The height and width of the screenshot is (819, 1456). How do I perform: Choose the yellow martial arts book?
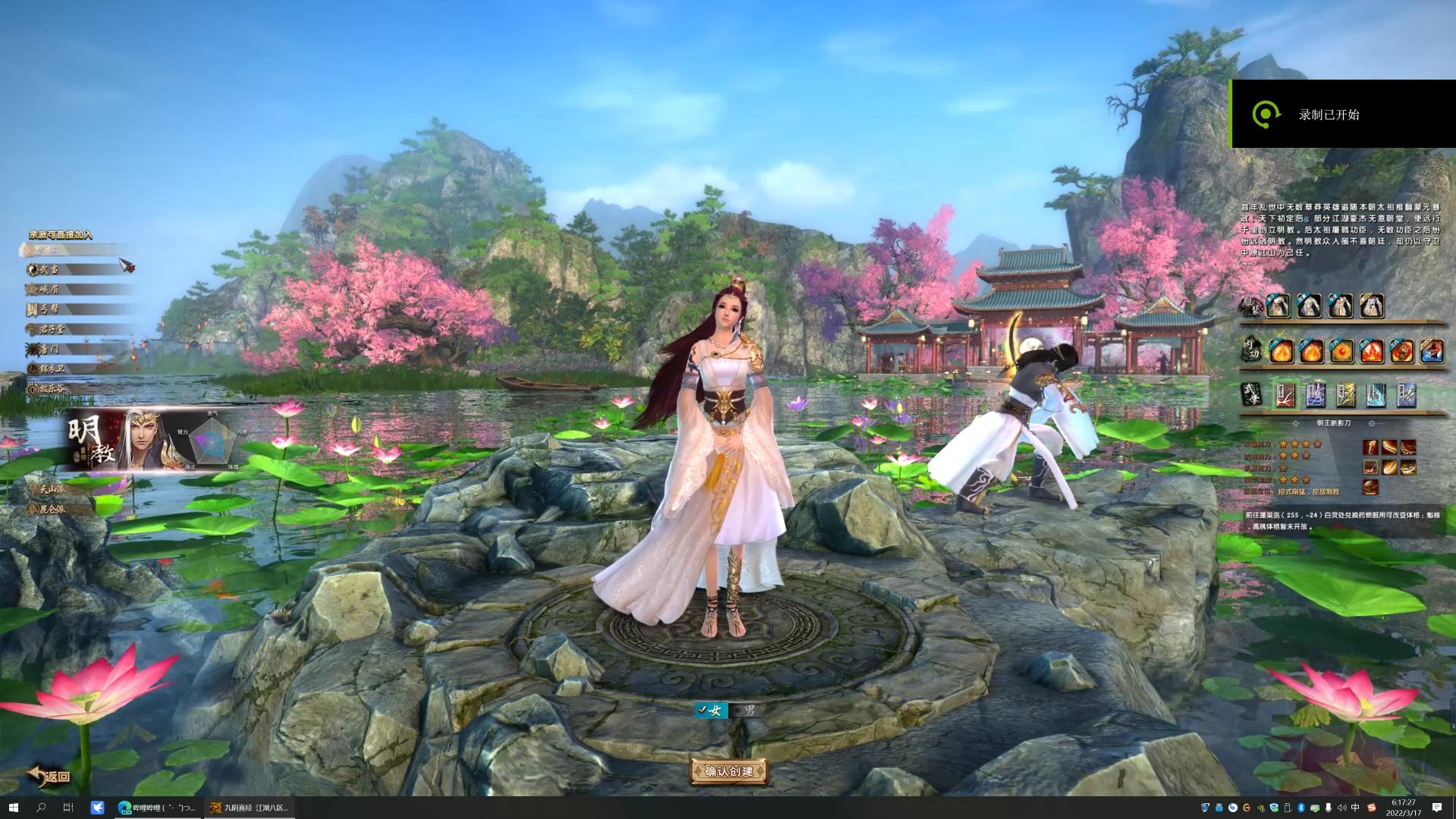pyautogui.click(x=1345, y=394)
